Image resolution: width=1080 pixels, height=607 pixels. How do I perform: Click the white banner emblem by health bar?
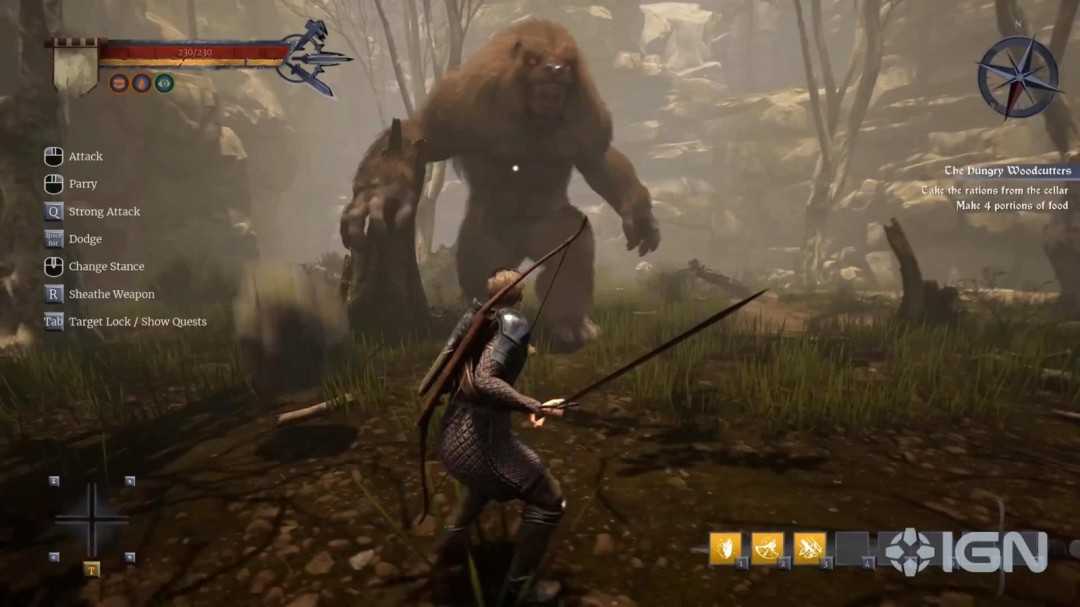(x=75, y=69)
